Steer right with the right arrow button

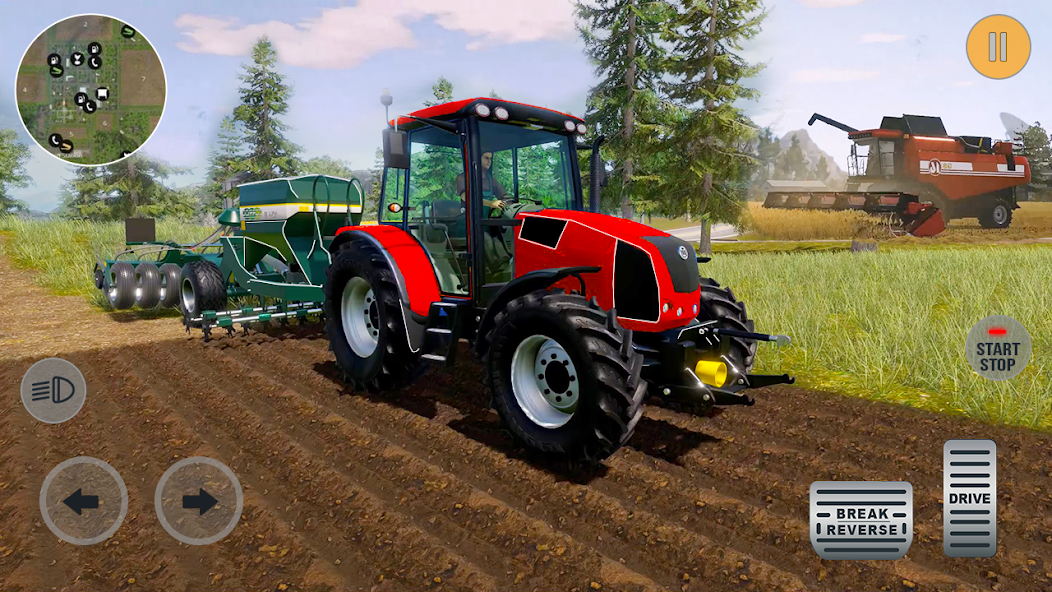198,500
